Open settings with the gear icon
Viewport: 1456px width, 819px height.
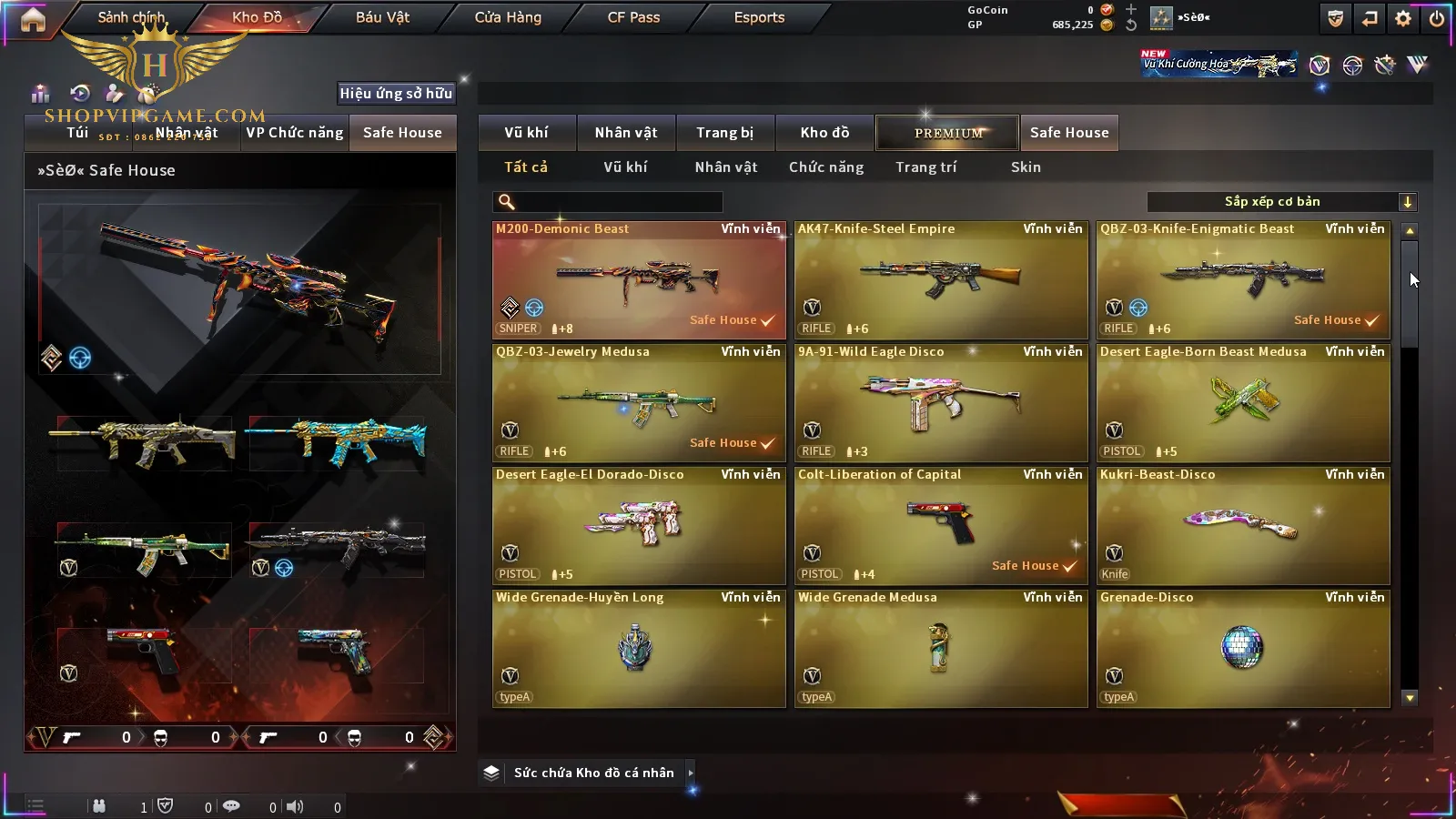1403,18
